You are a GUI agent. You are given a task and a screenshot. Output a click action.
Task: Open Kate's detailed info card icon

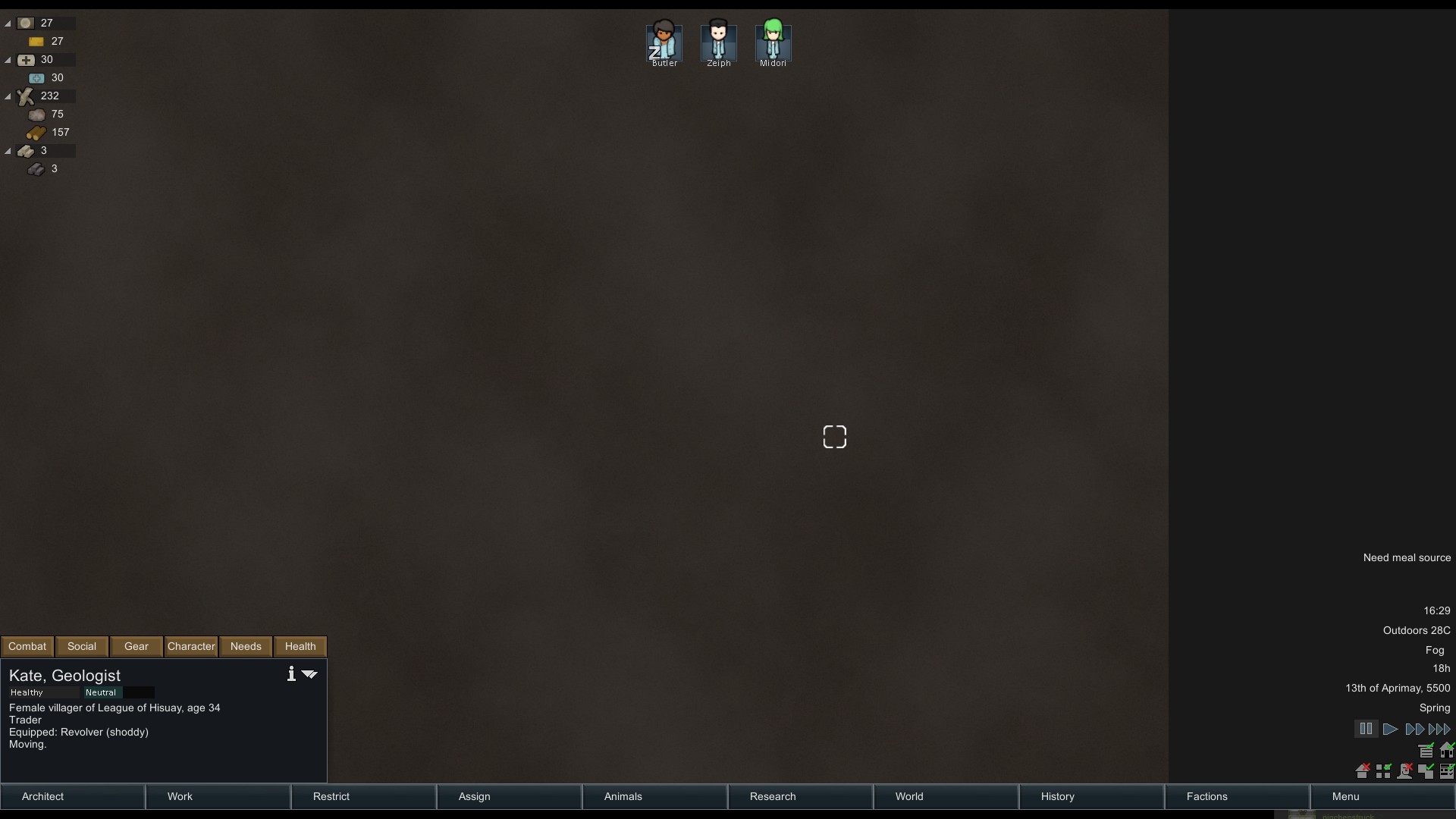pos(291,673)
